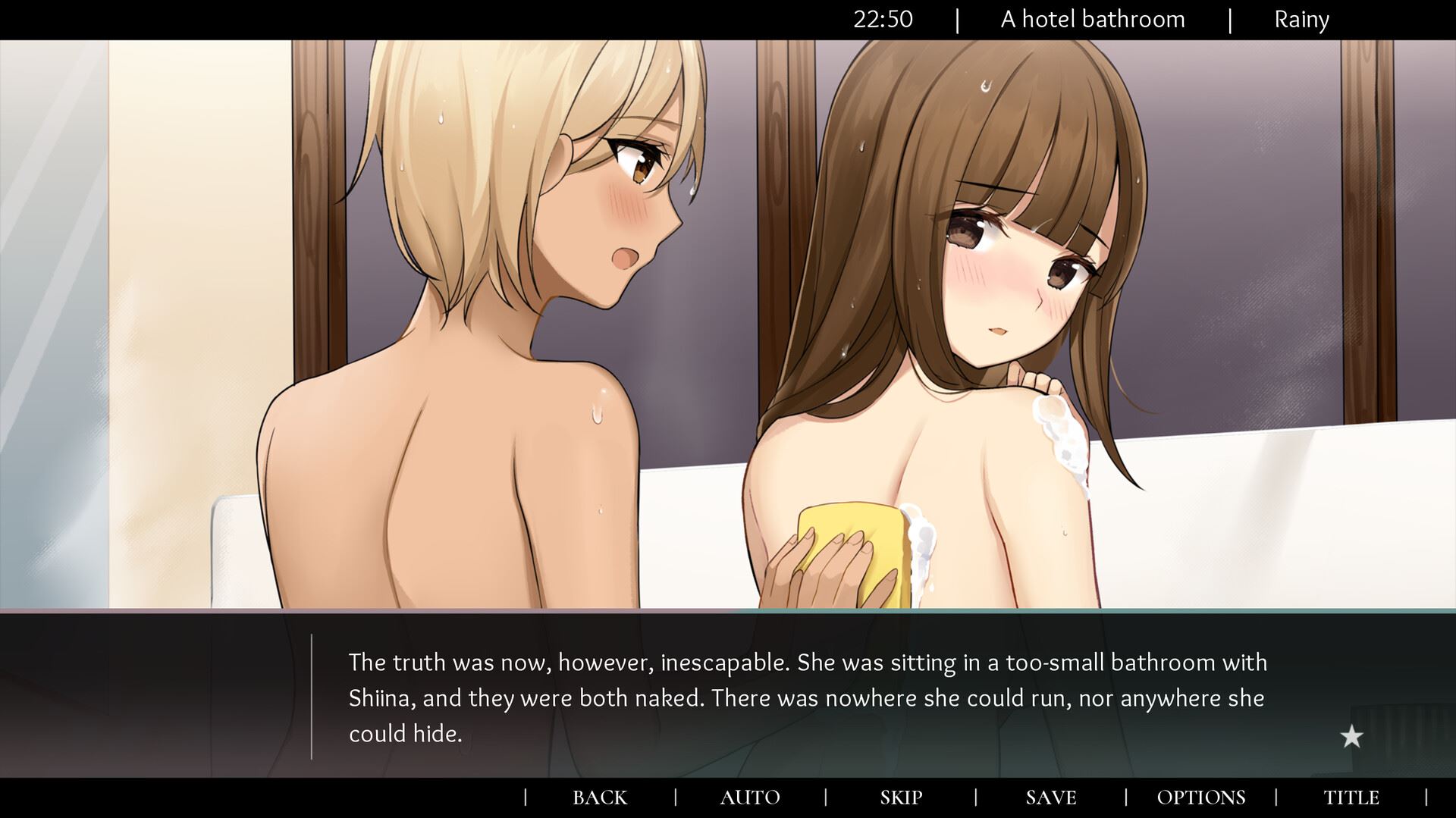
Task: Open the OPTIONS menu
Action: [x=1201, y=798]
